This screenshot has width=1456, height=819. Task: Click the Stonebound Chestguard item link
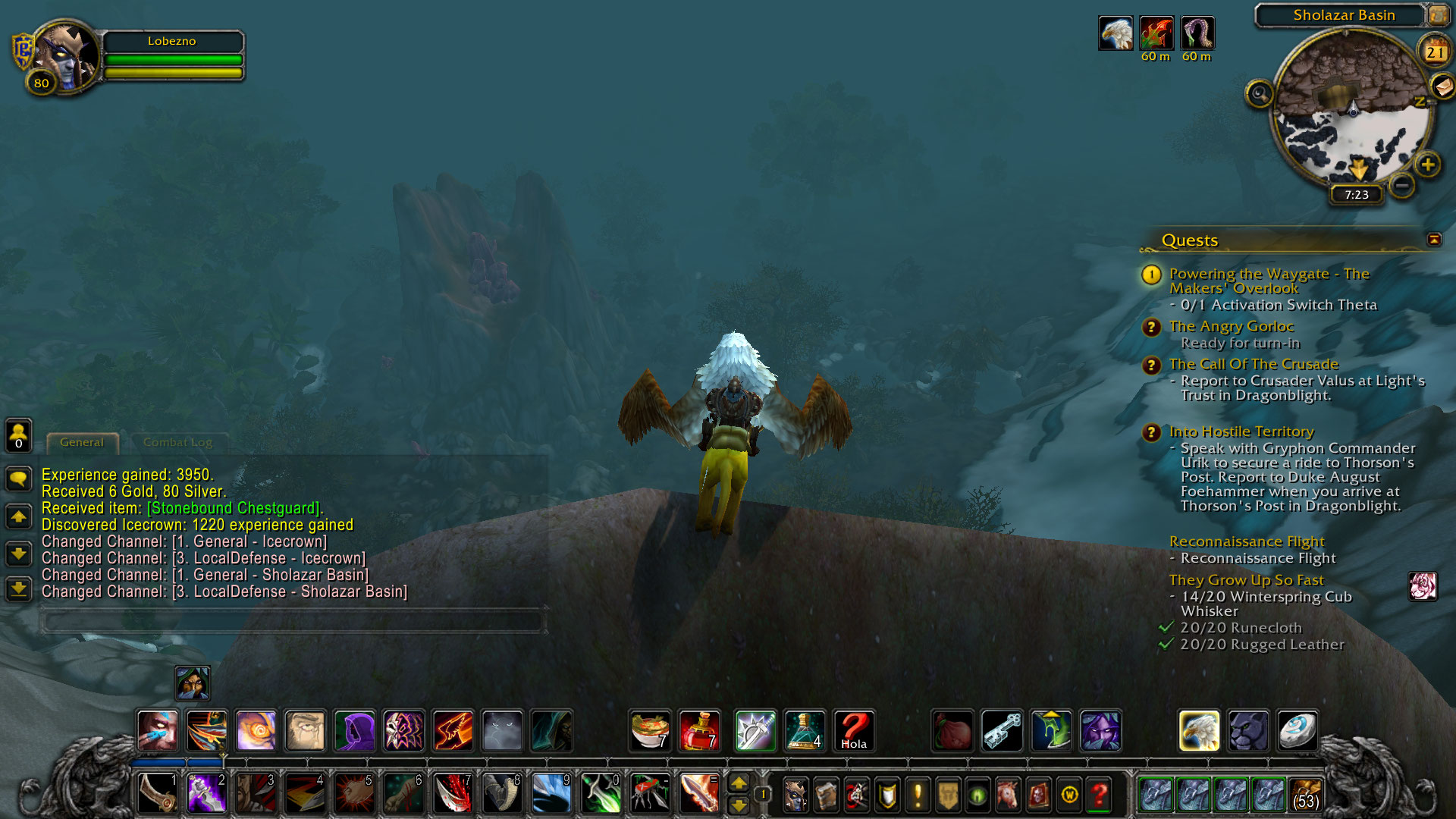coord(234,508)
